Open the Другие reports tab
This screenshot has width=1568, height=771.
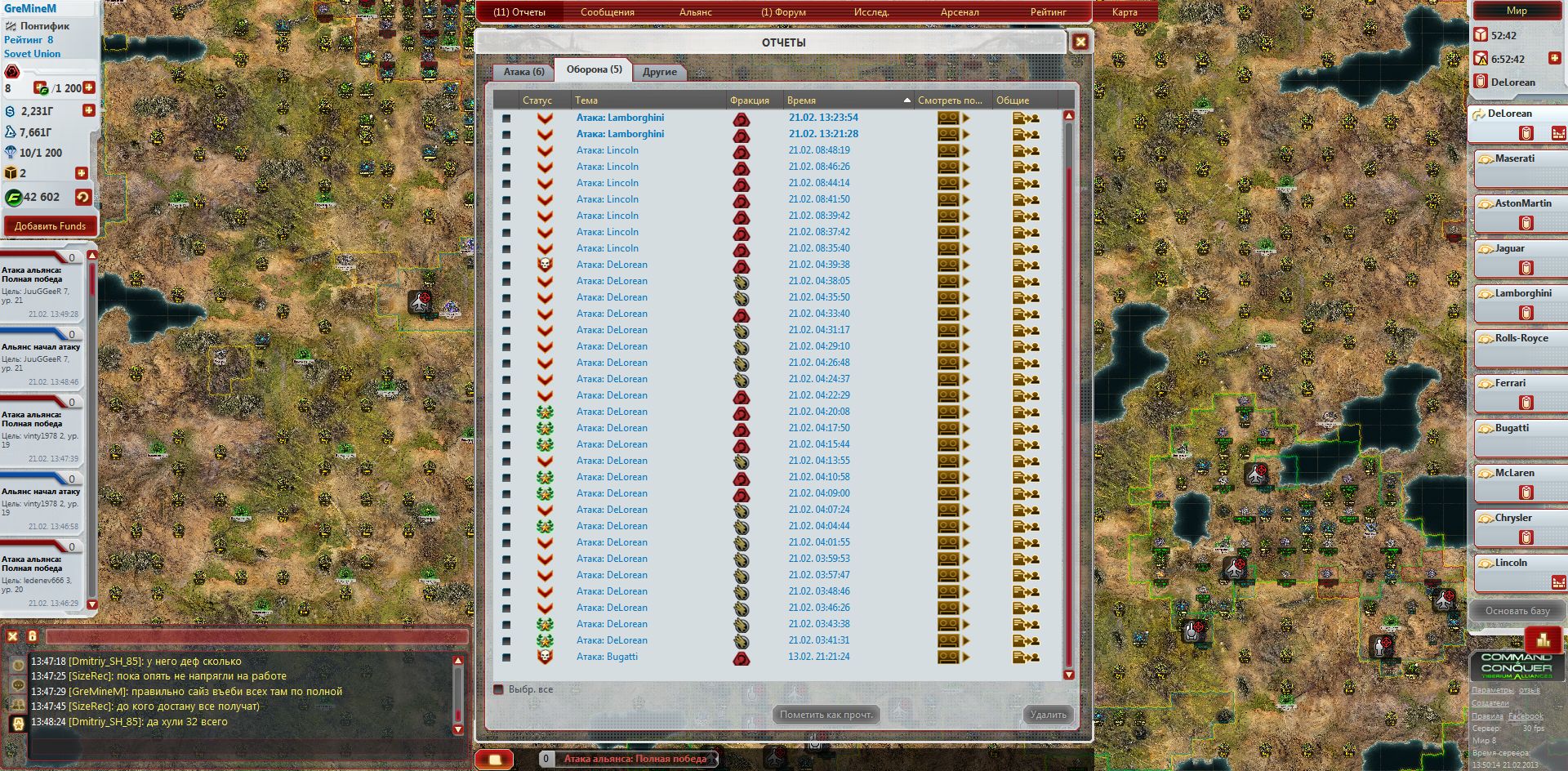coord(659,72)
